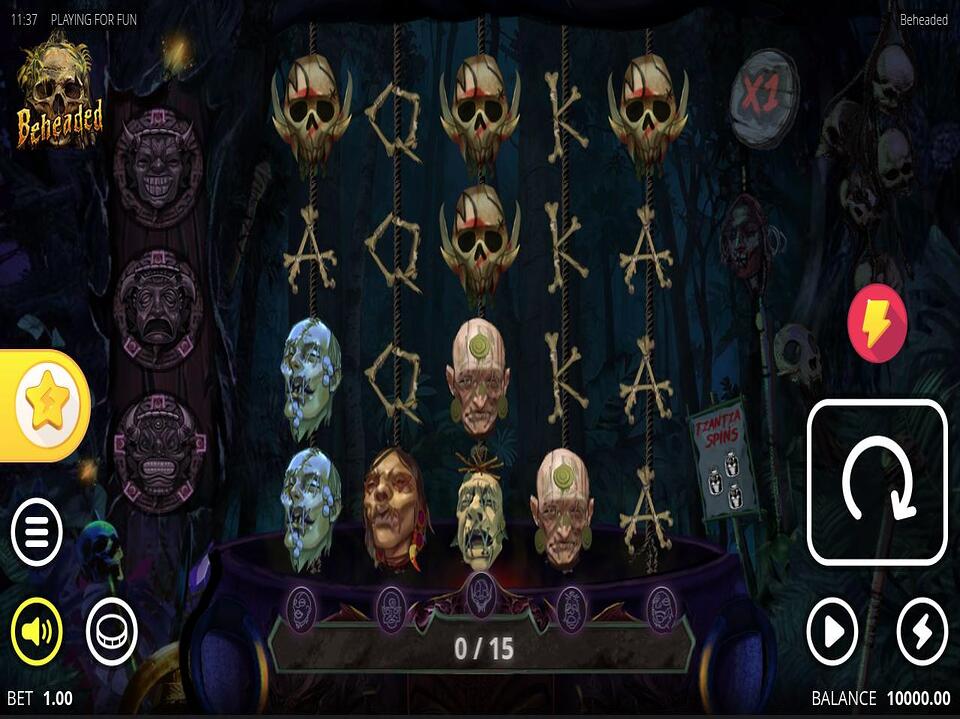Open the hamburger menu
Viewport: 960px width, 719px height.
click(37, 531)
